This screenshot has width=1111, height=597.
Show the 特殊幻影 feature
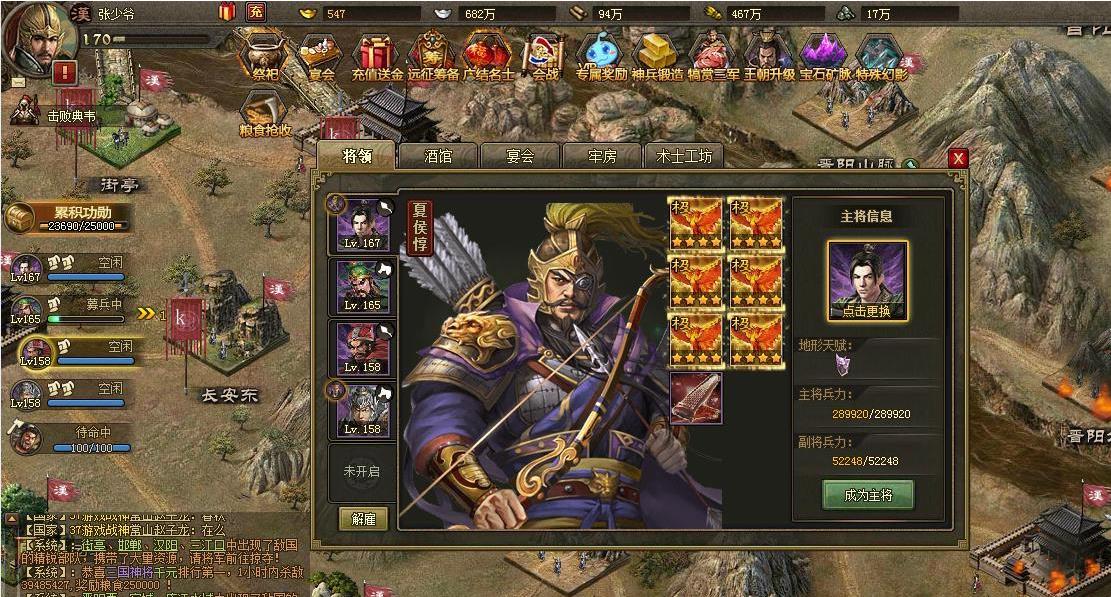(880, 55)
